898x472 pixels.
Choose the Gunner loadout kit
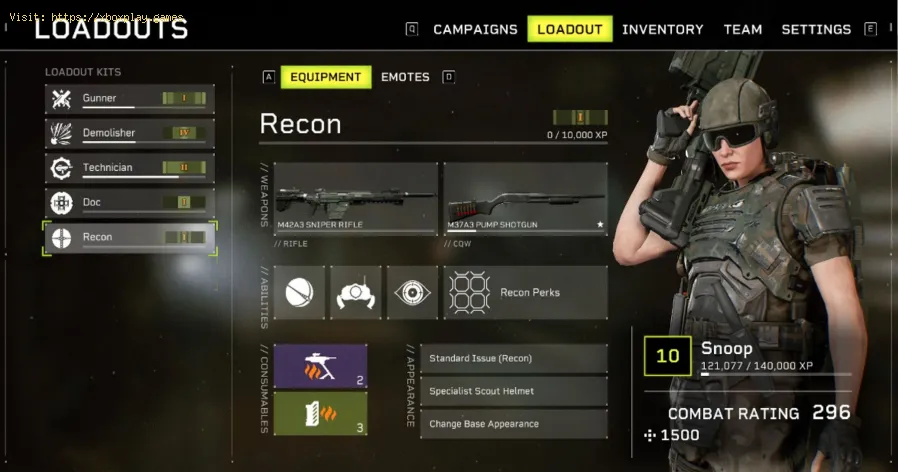tap(130, 98)
